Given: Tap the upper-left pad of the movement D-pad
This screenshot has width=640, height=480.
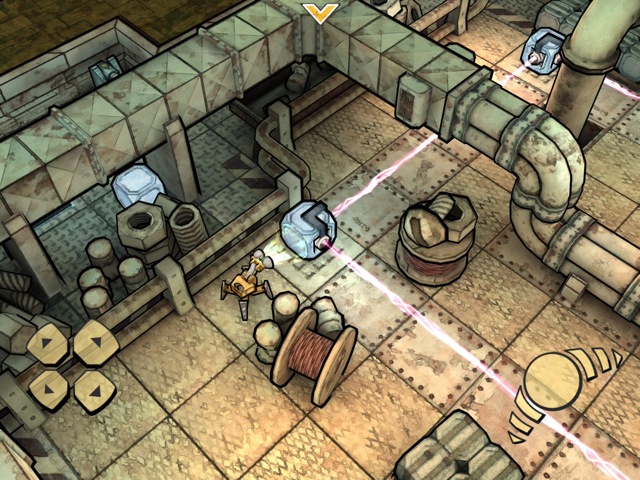Looking at the screenshot, I should click(x=47, y=344).
